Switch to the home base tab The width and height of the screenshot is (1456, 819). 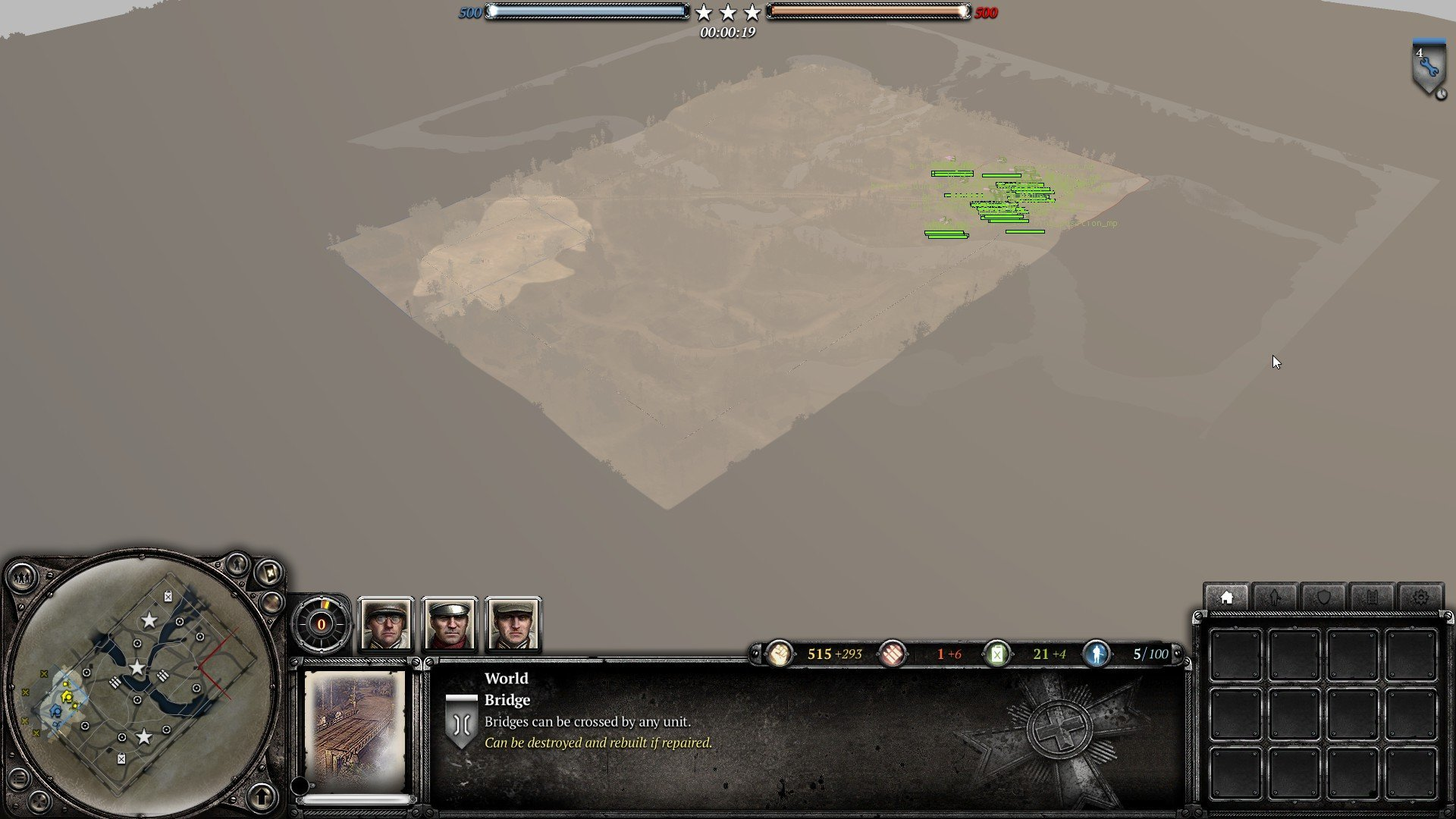[1226, 598]
